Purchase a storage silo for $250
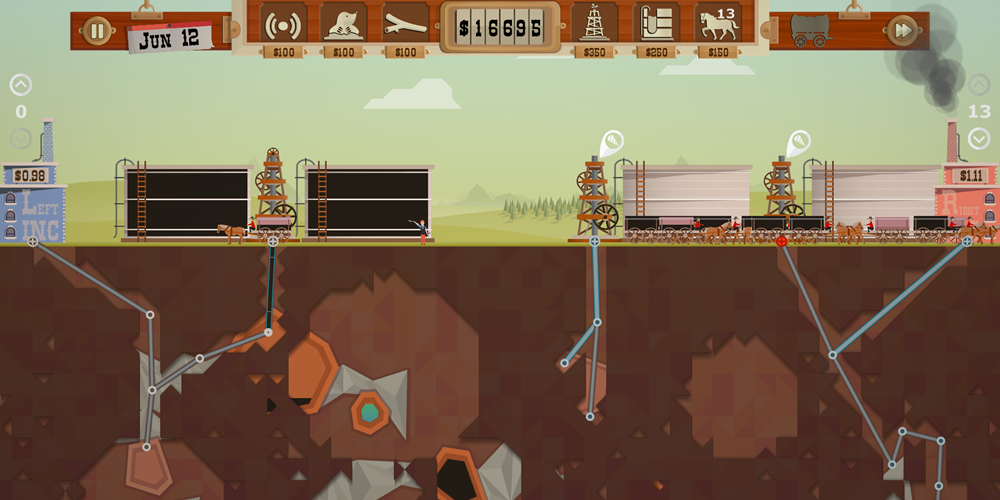1000x500 pixels. (657, 24)
